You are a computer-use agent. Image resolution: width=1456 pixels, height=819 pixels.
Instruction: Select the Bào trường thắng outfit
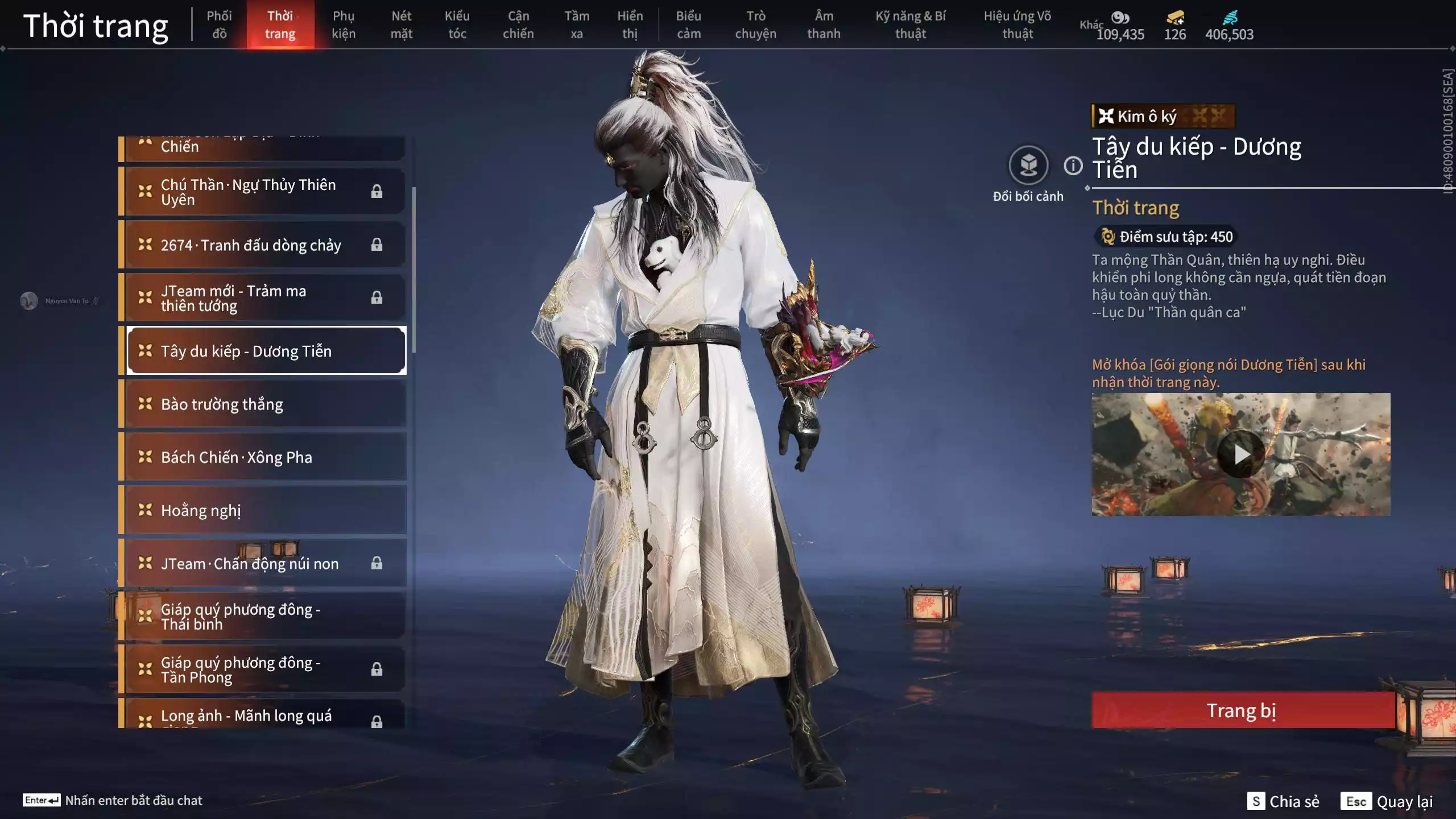tap(265, 404)
